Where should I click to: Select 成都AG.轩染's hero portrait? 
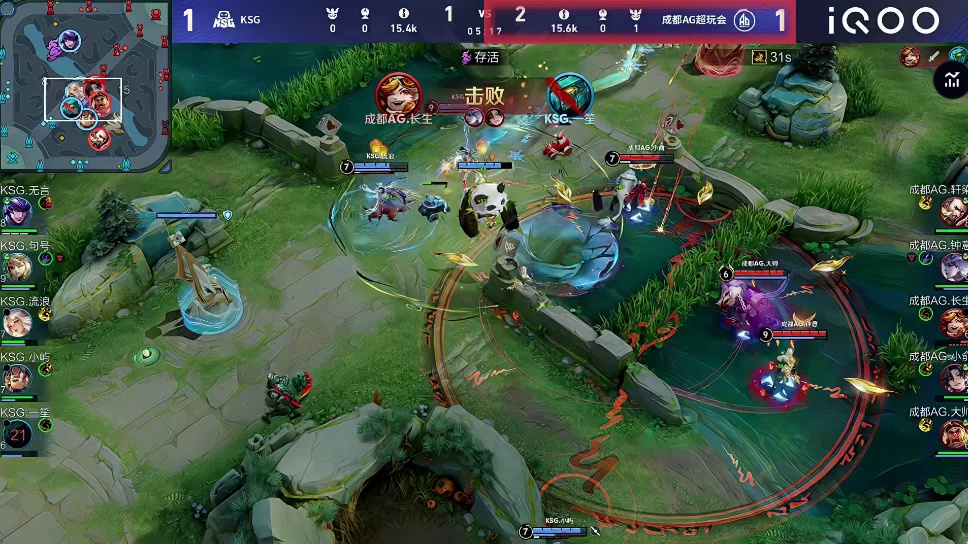pos(953,211)
